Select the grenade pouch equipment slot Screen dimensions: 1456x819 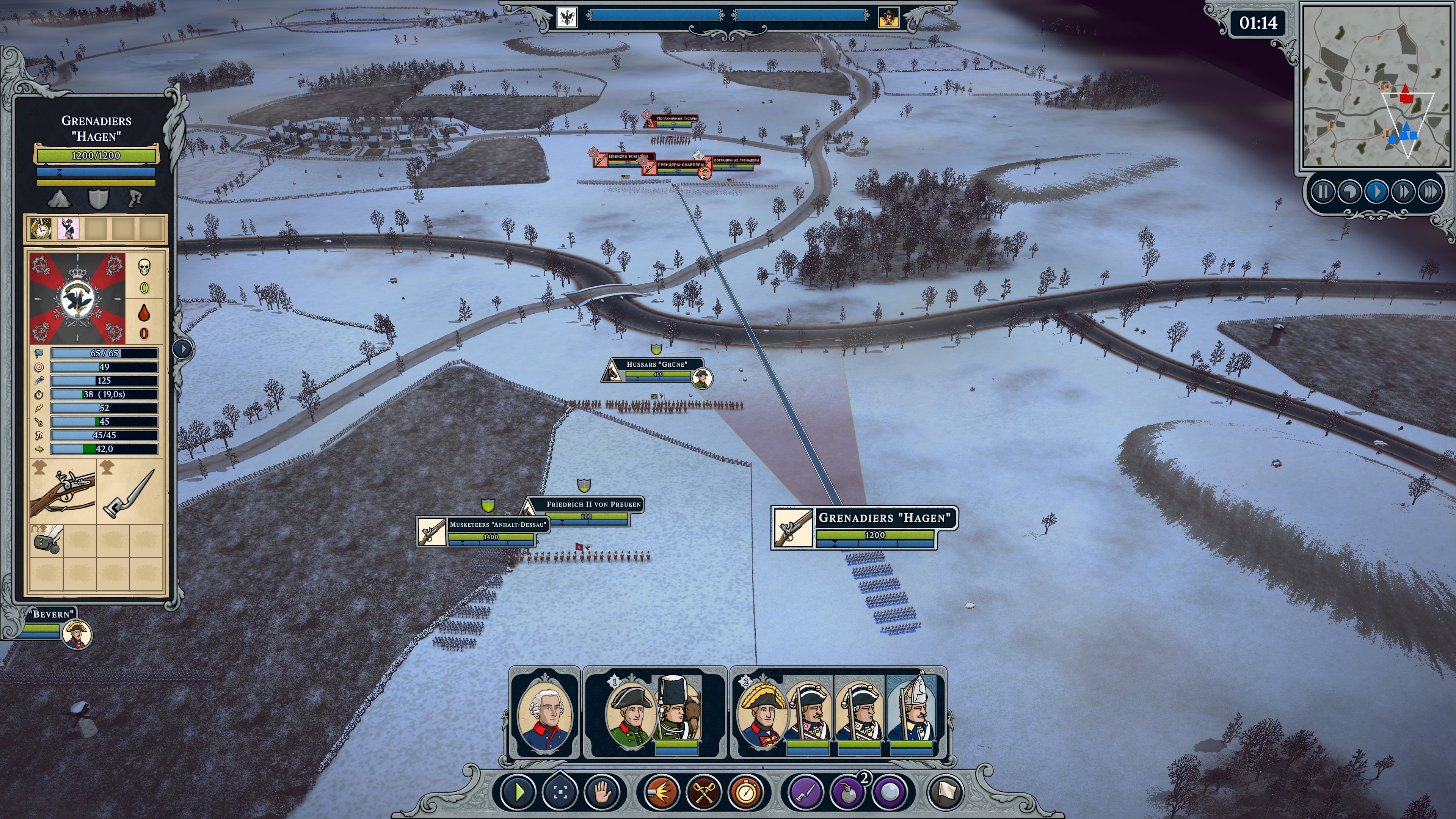pos(47,540)
